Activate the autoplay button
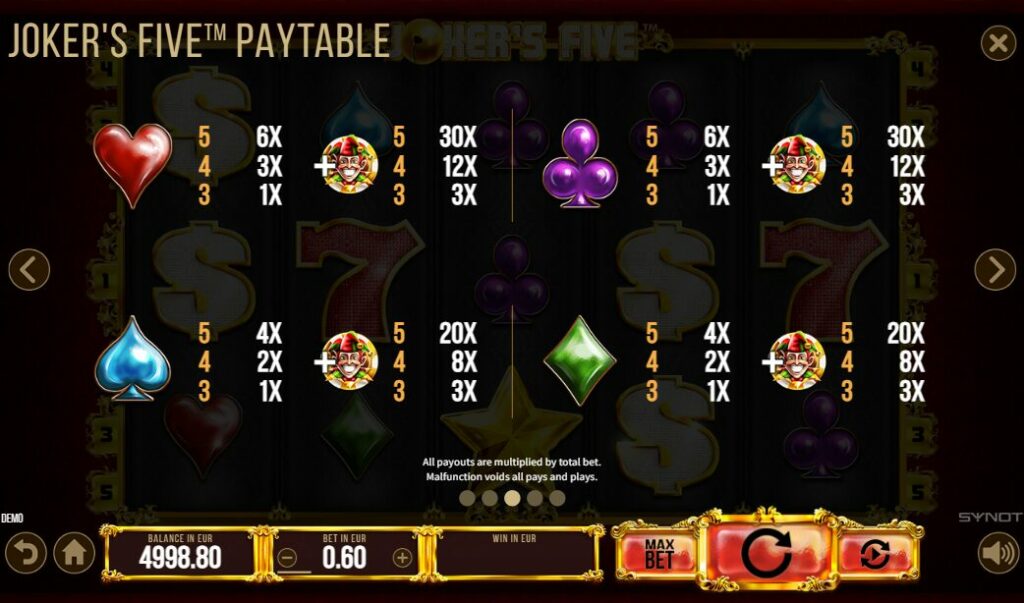Image resolution: width=1024 pixels, height=603 pixels. coord(874,553)
